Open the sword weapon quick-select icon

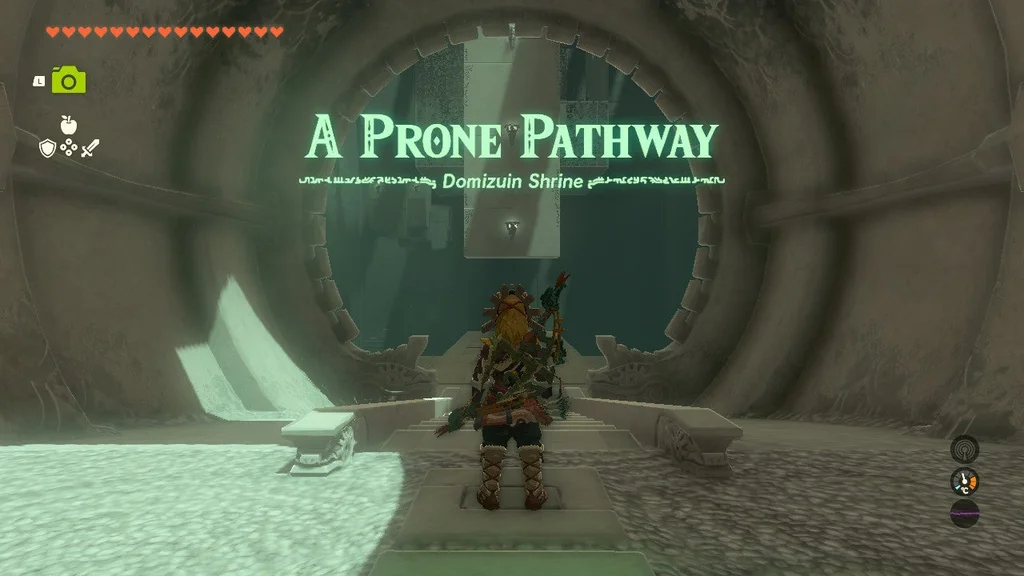point(89,148)
